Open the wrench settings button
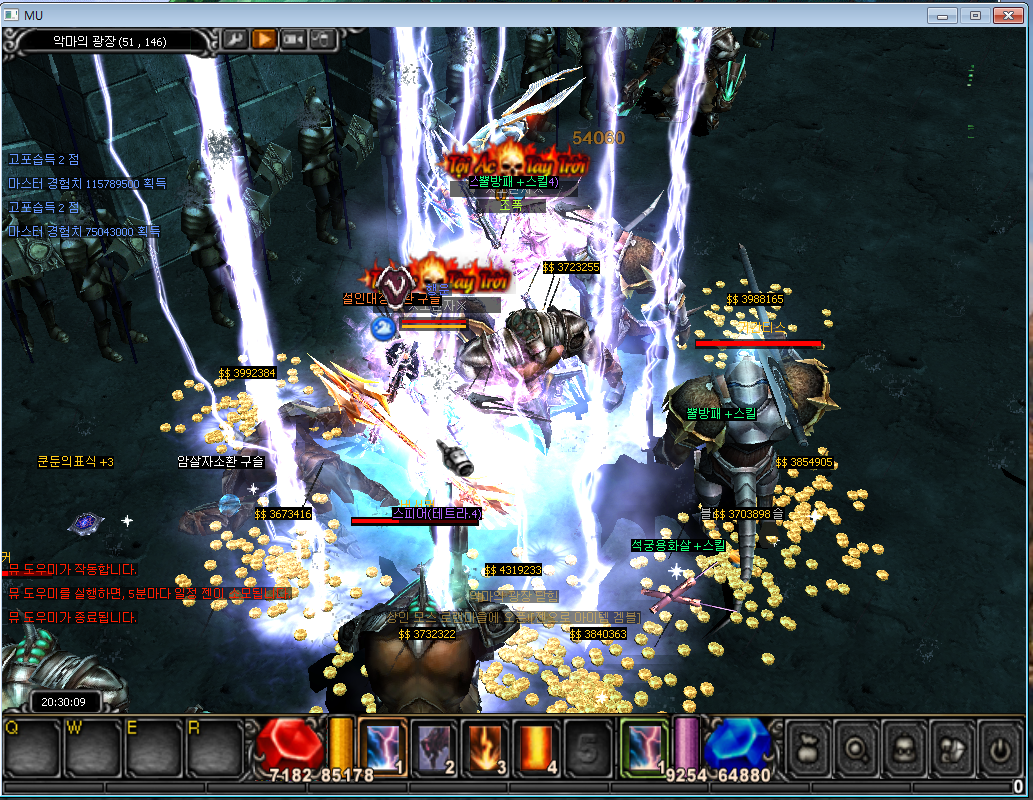1033x800 pixels. point(235,39)
